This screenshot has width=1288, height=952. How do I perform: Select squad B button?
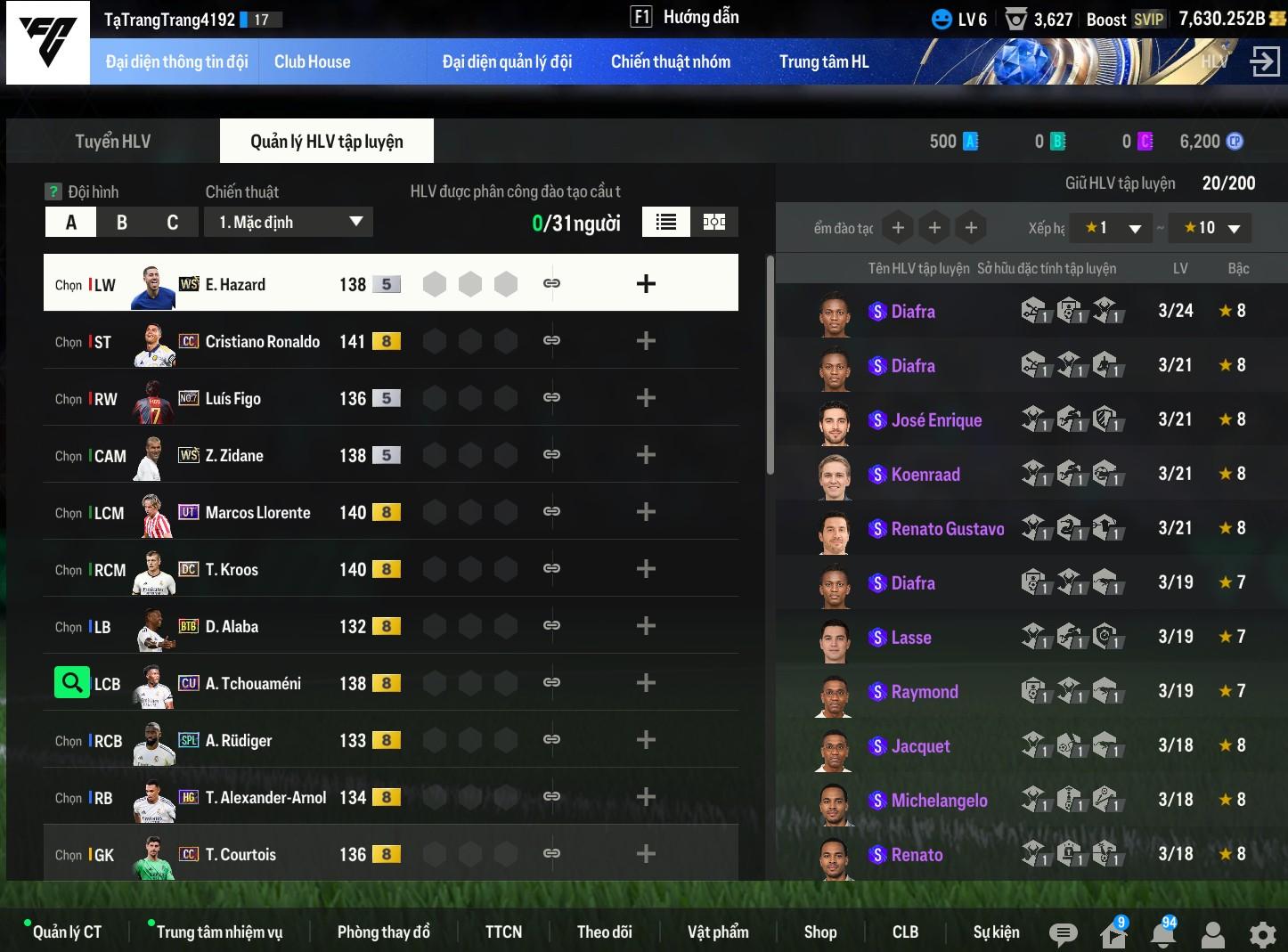(x=122, y=223)
